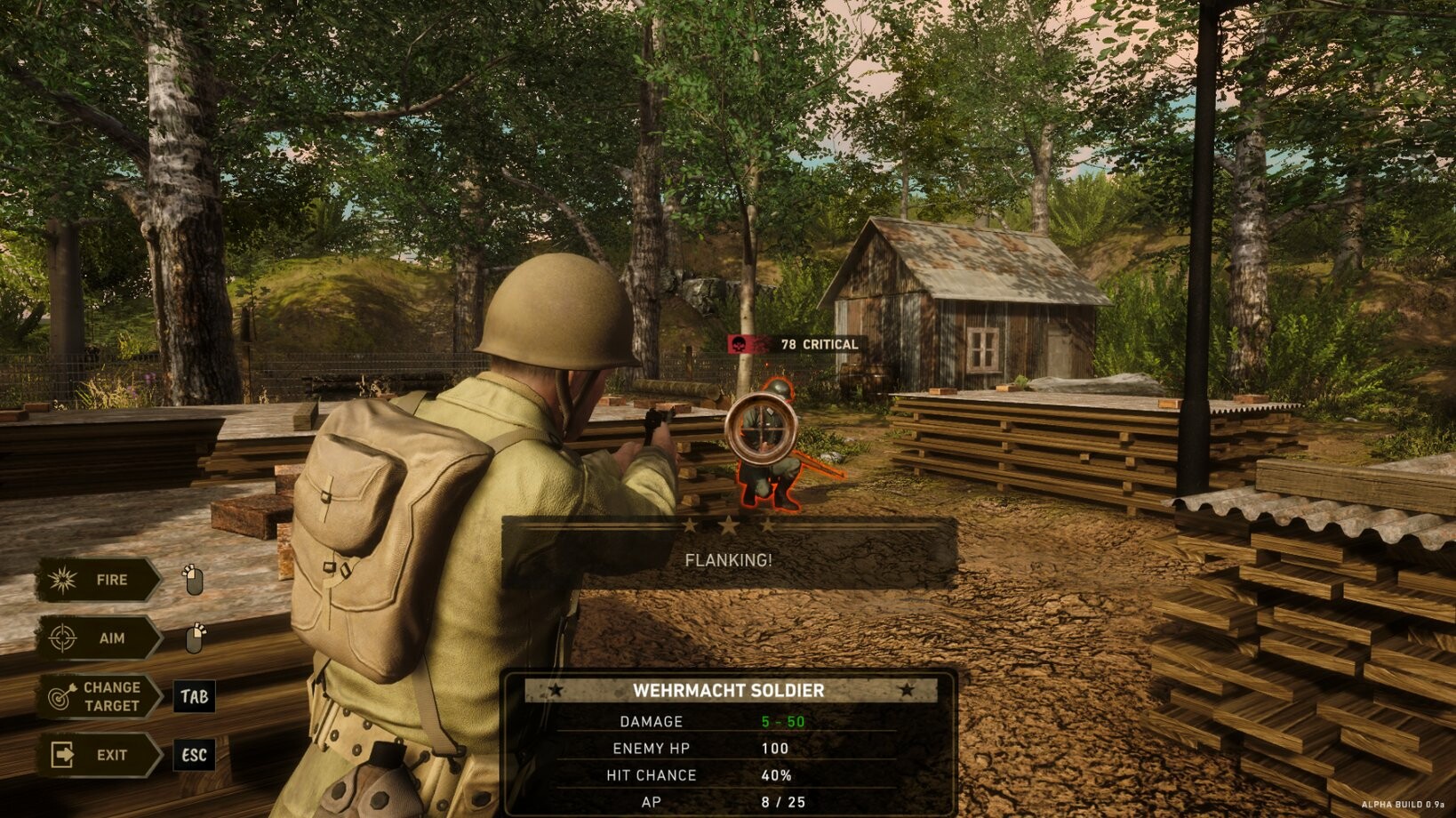This screenshot has width=1456, height=818.
Task: Click the ESC key badge
Action: [195, 757]
